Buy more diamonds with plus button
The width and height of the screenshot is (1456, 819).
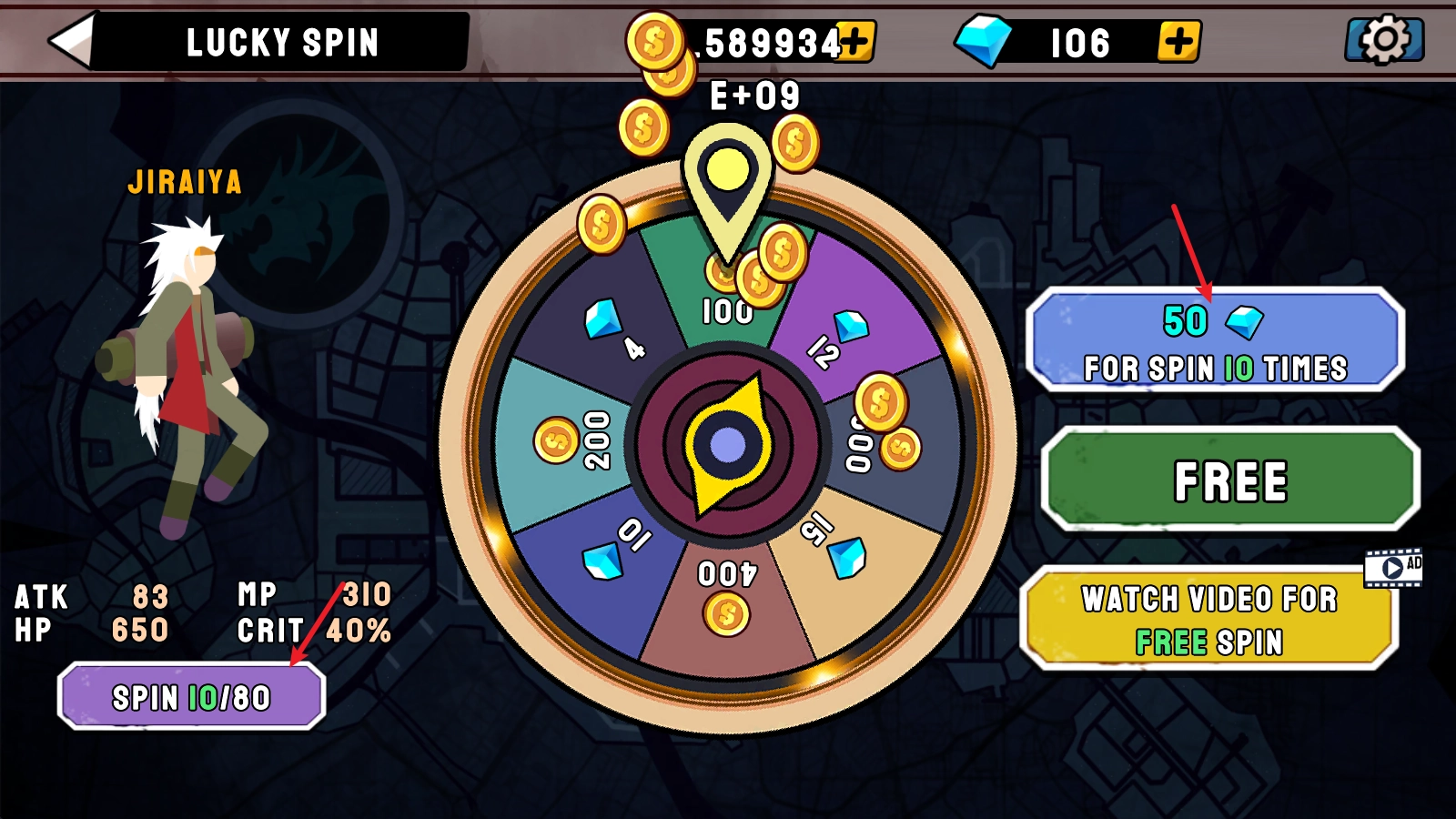(1178, 42)
